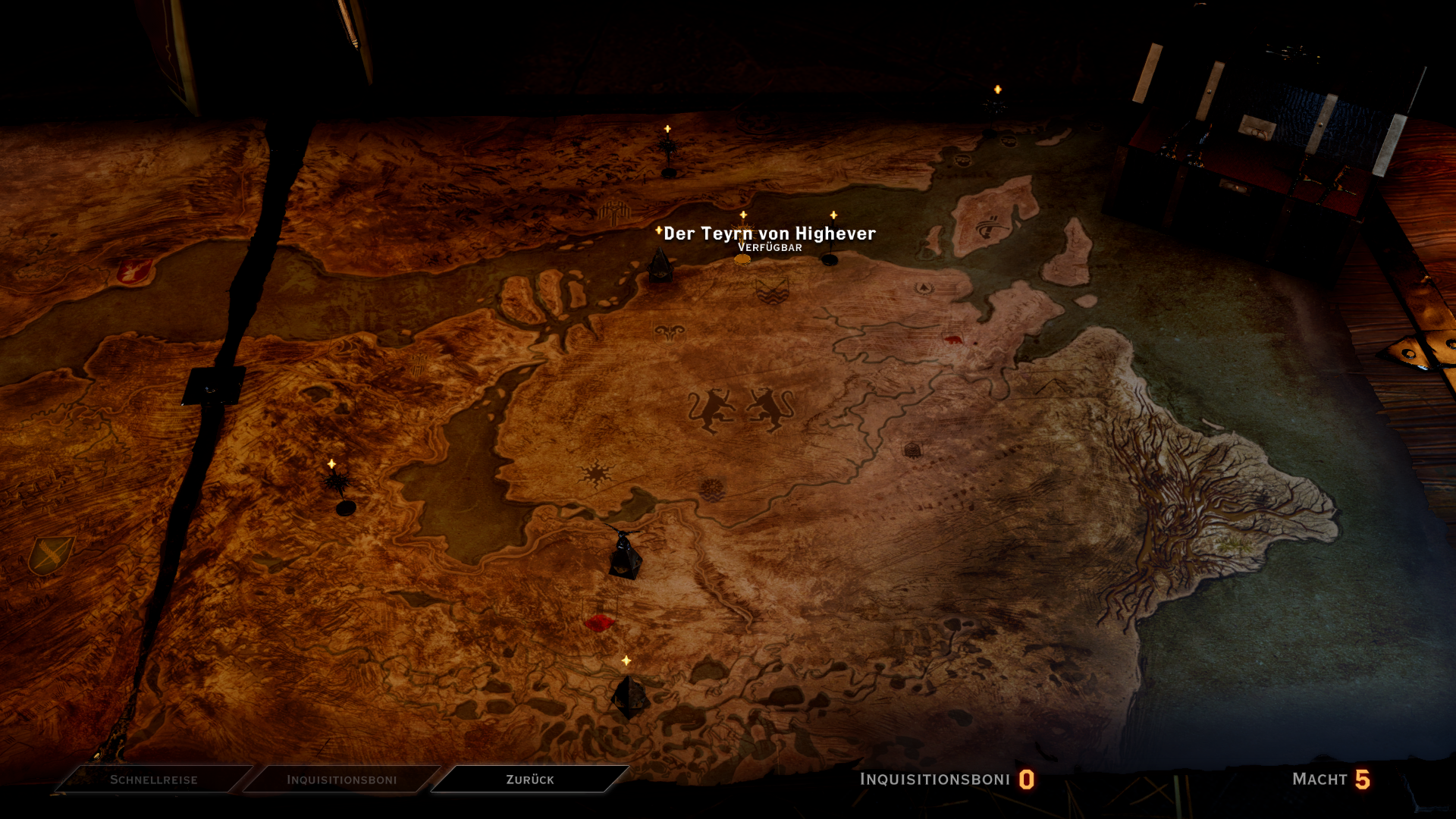Select the golden Teyrn von Highever mission marker
Viewport: 1456px width, 819px height.
[x=742, y=259]
